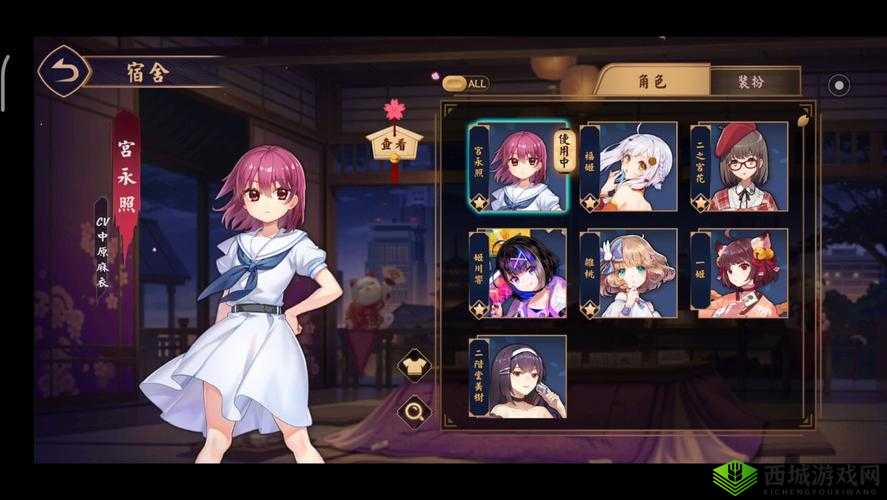Screen dimensions: 887x500
Task: Select the 宫永照 character card
Action: click(518, 167)
